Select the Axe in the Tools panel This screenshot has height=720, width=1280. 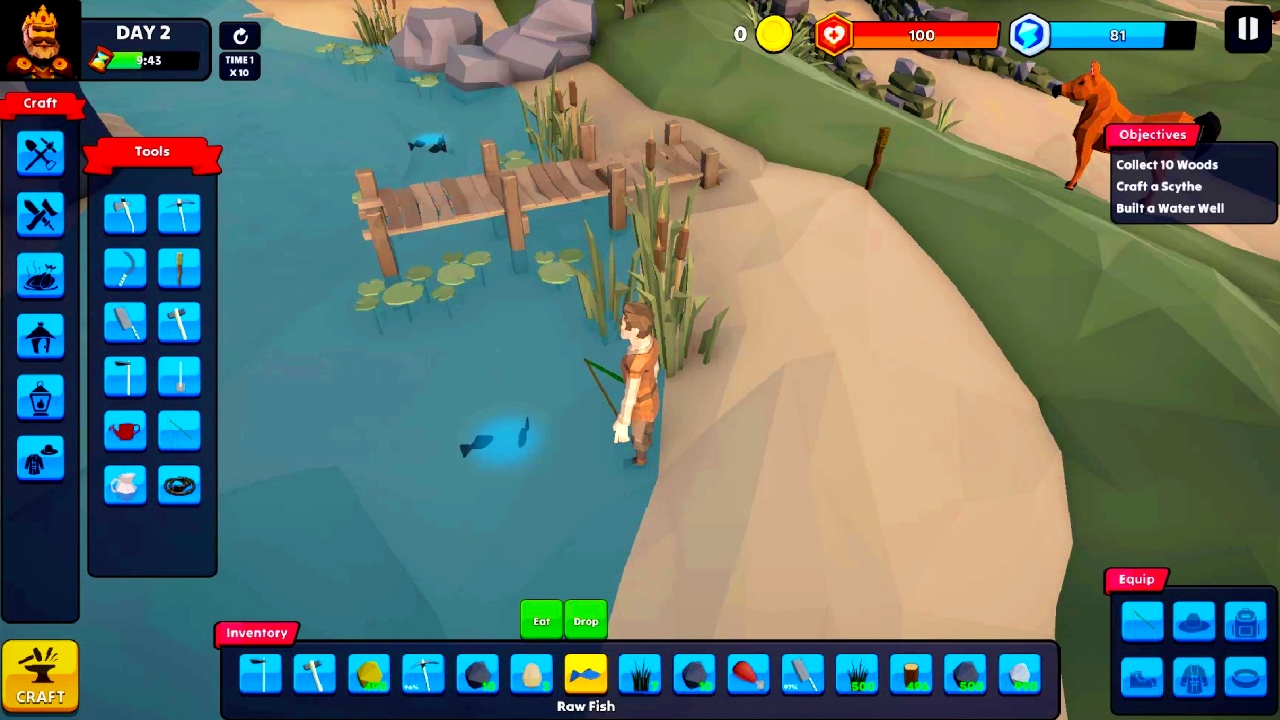tap(125, 213)
